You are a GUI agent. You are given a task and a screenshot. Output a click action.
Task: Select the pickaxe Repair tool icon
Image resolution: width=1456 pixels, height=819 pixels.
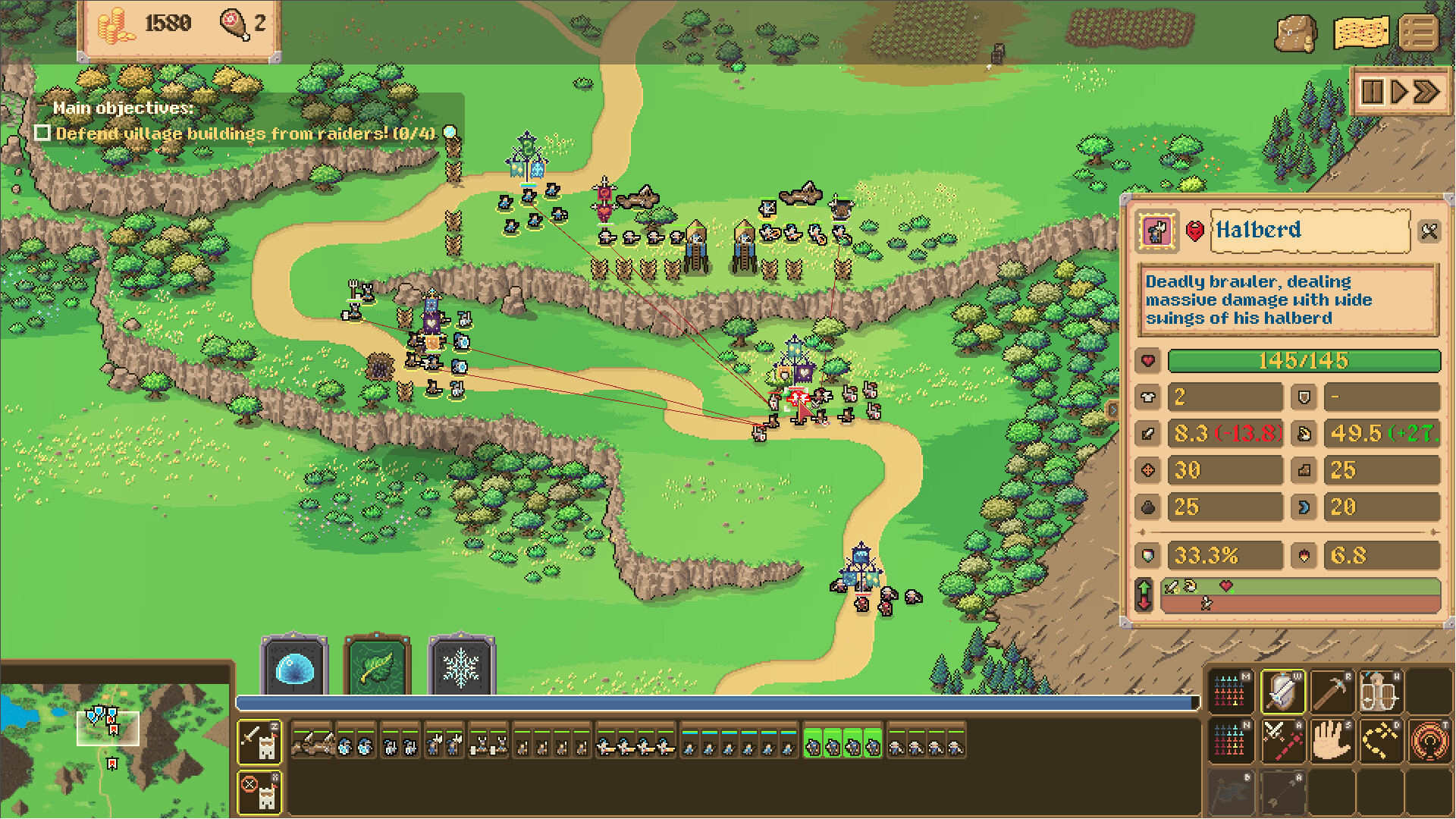pos(1332,692)
